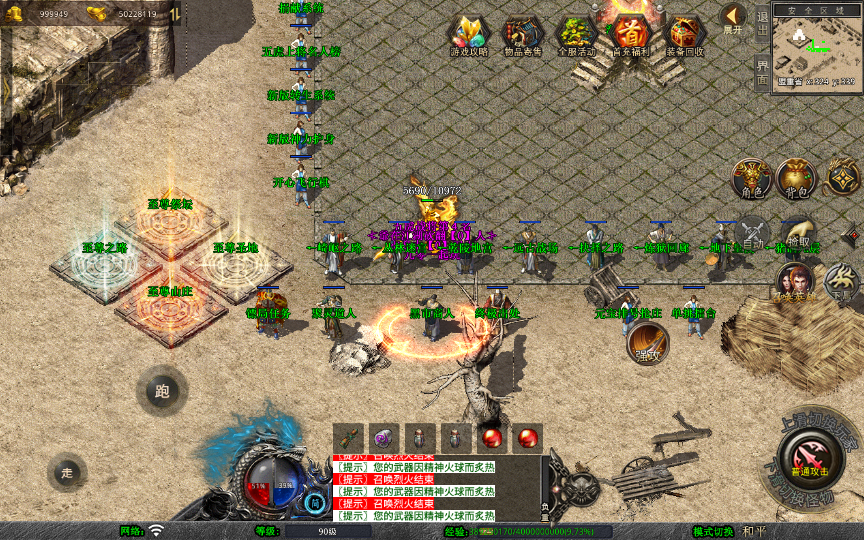The width and height of the screenshot is (864, 540).
Task: Open the 物品寄售 item consignment shop
Action: point(522,35)
